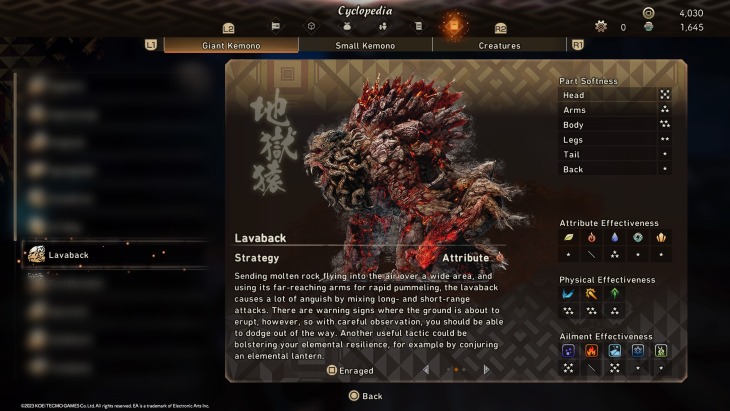
Task: Go to the next page arrow
Action: point(486,370)
